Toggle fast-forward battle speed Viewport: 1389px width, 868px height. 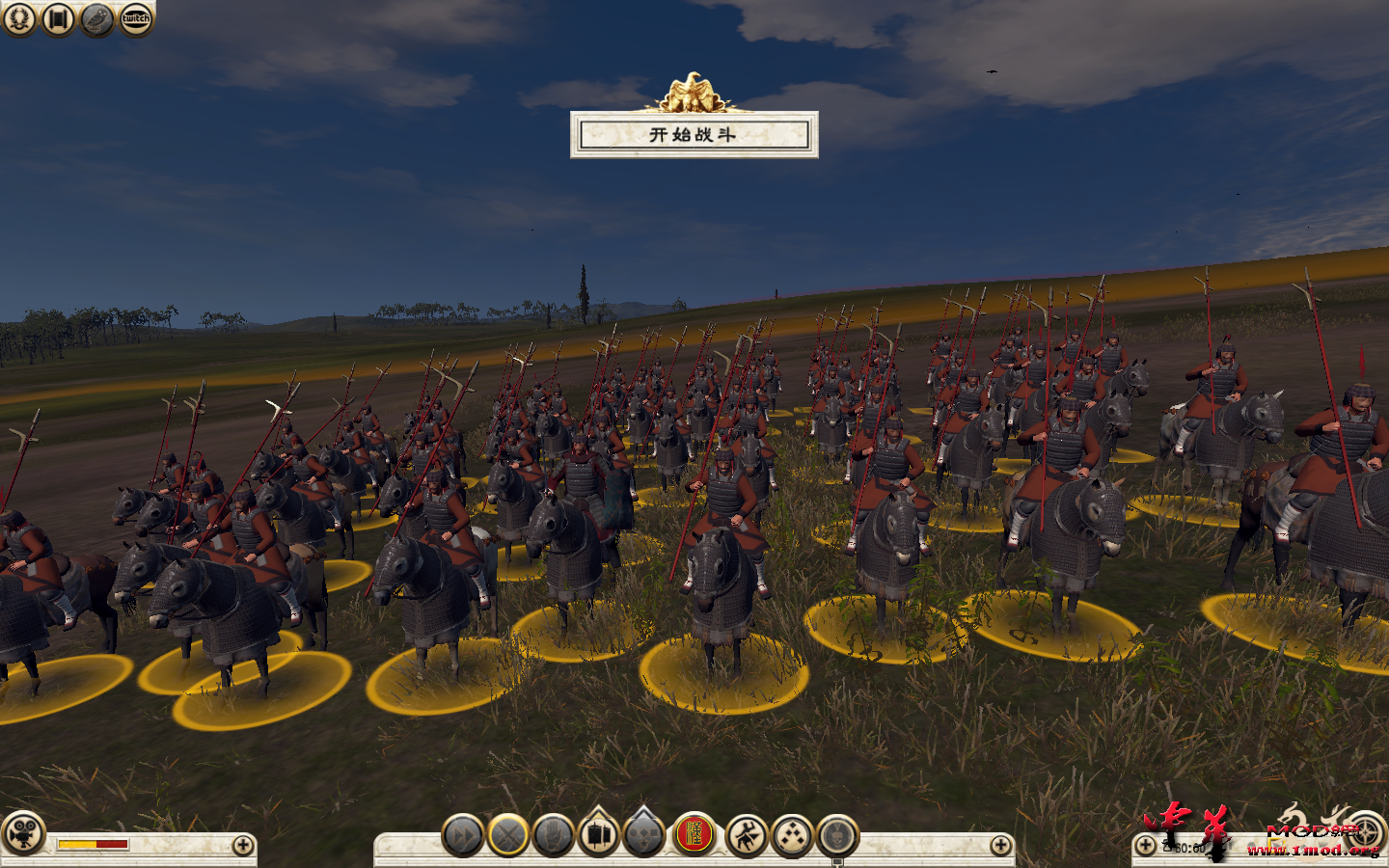pos(463,837)
